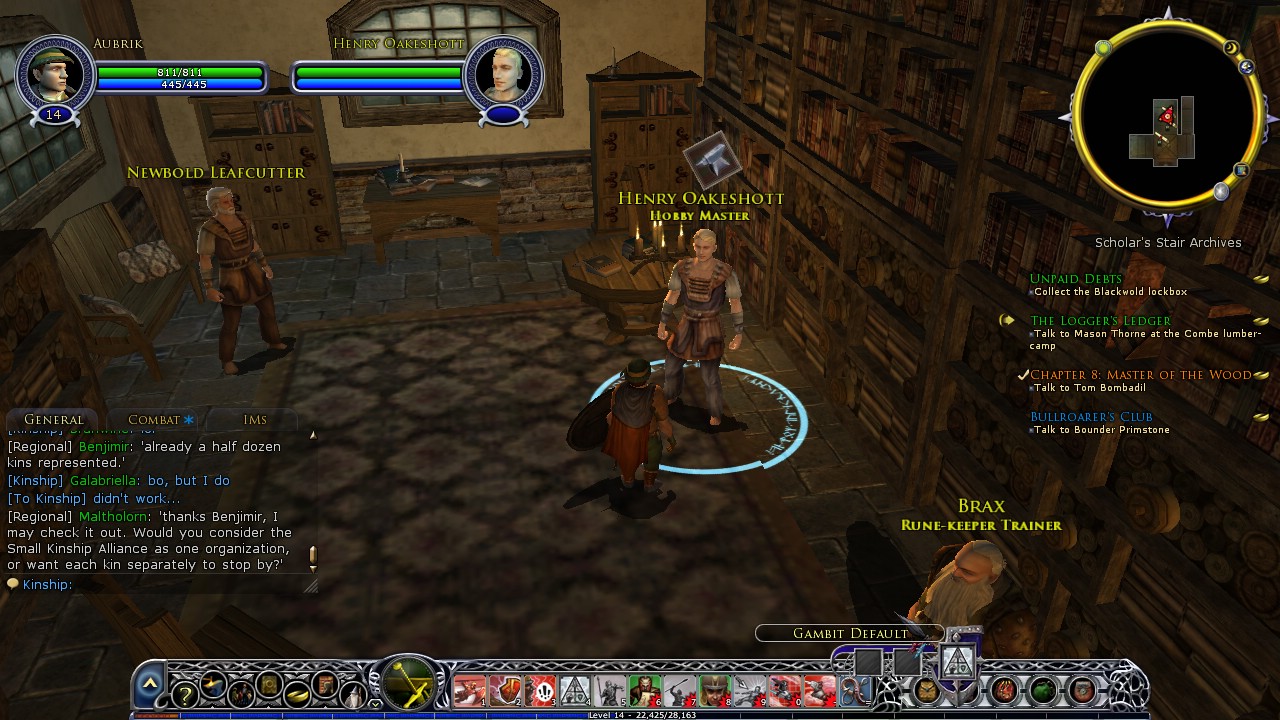
Task: Expand the main menu arrow button
Action: click(149, 683)
